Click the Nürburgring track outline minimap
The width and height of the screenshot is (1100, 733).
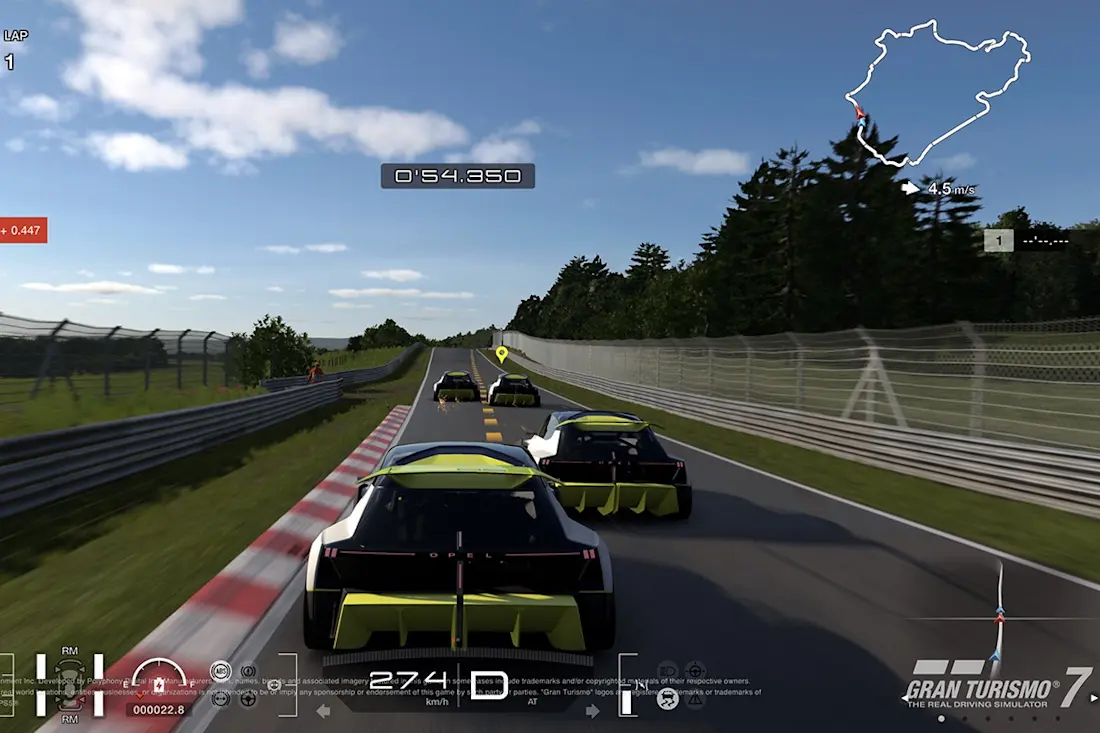pos(938,92)
